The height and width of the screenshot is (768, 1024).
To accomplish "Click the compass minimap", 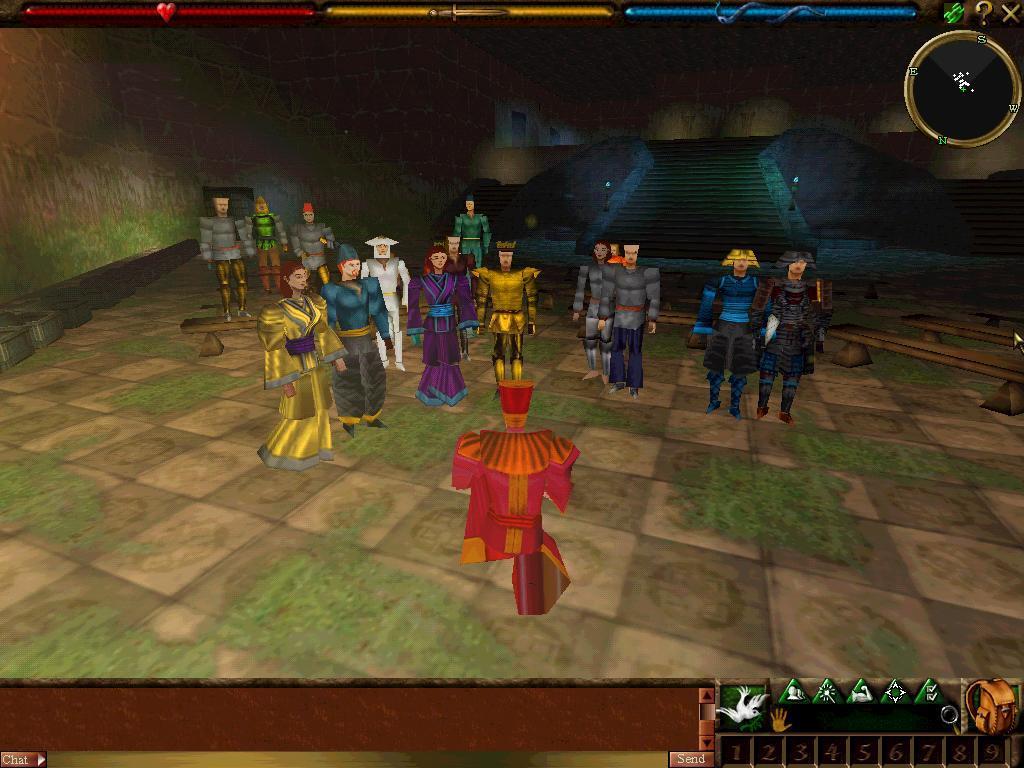I will [x=962, y=88].
